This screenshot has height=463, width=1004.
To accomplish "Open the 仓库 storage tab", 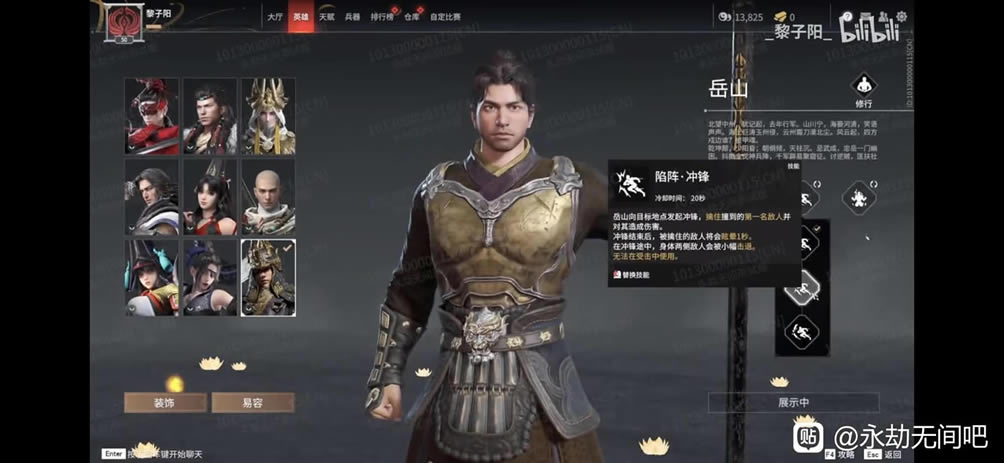I will click(x=413, y=17).
